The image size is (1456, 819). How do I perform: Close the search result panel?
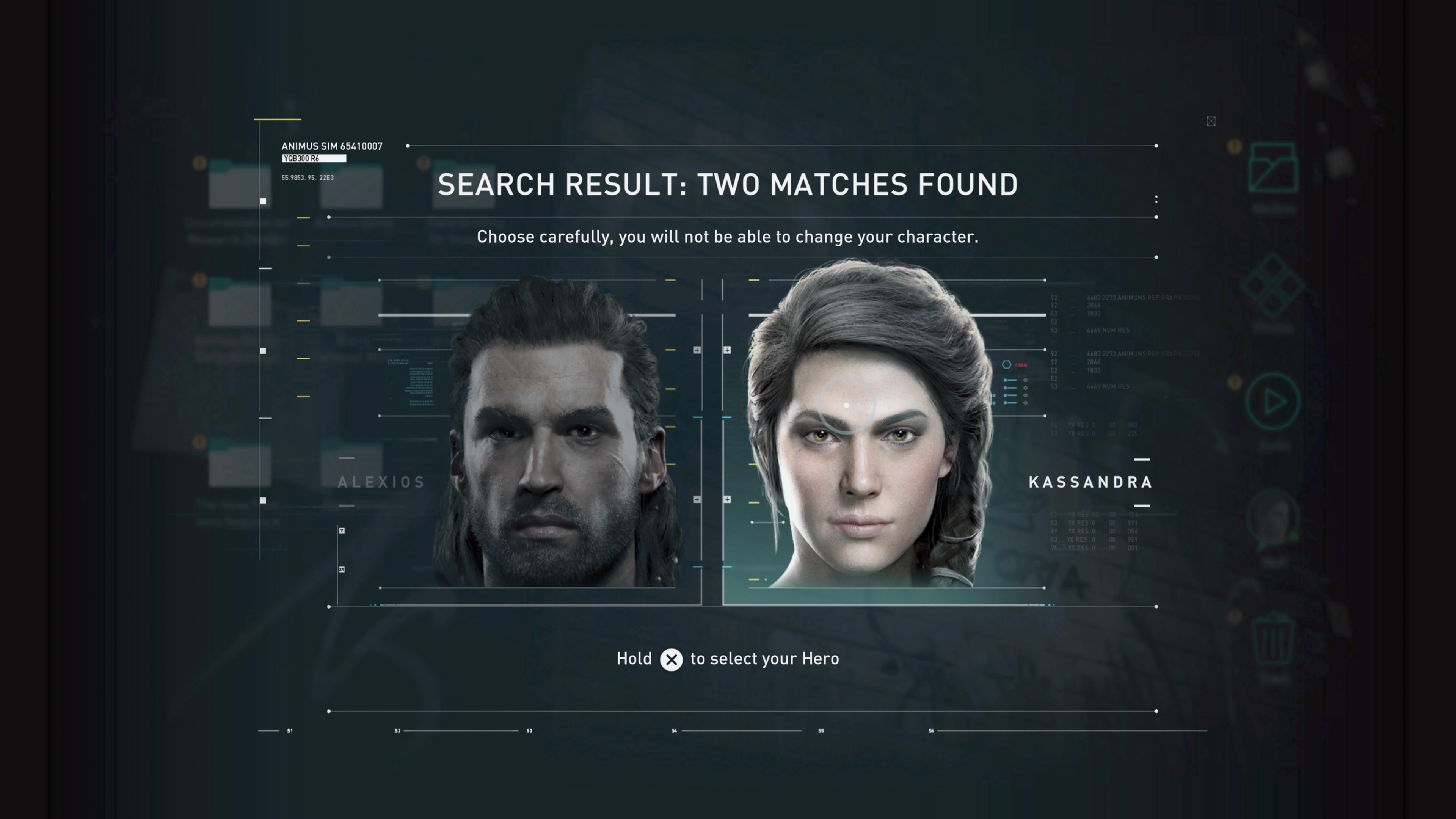click(1211, 121)
